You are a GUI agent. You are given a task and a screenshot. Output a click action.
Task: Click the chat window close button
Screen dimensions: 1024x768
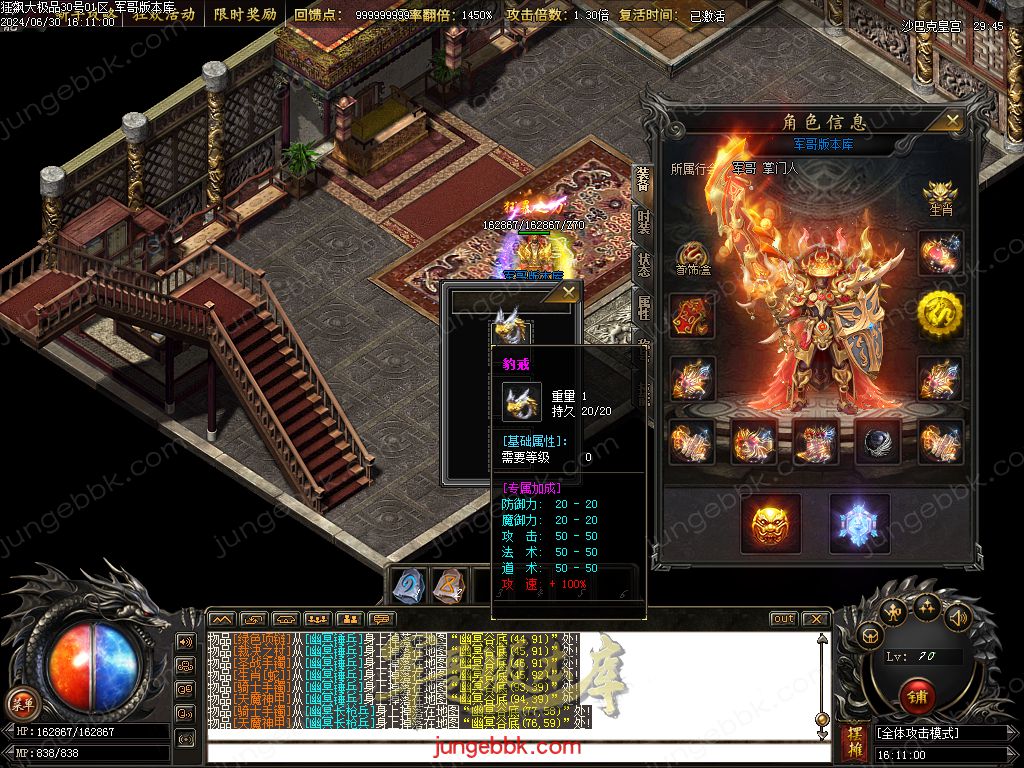817,619
